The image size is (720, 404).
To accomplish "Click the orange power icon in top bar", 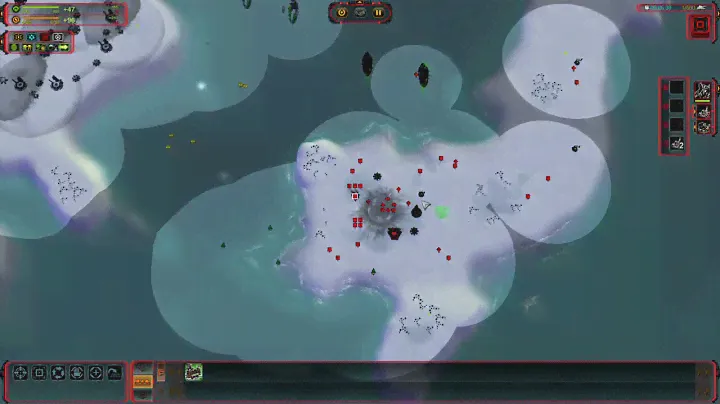I will tap(342, 13).
